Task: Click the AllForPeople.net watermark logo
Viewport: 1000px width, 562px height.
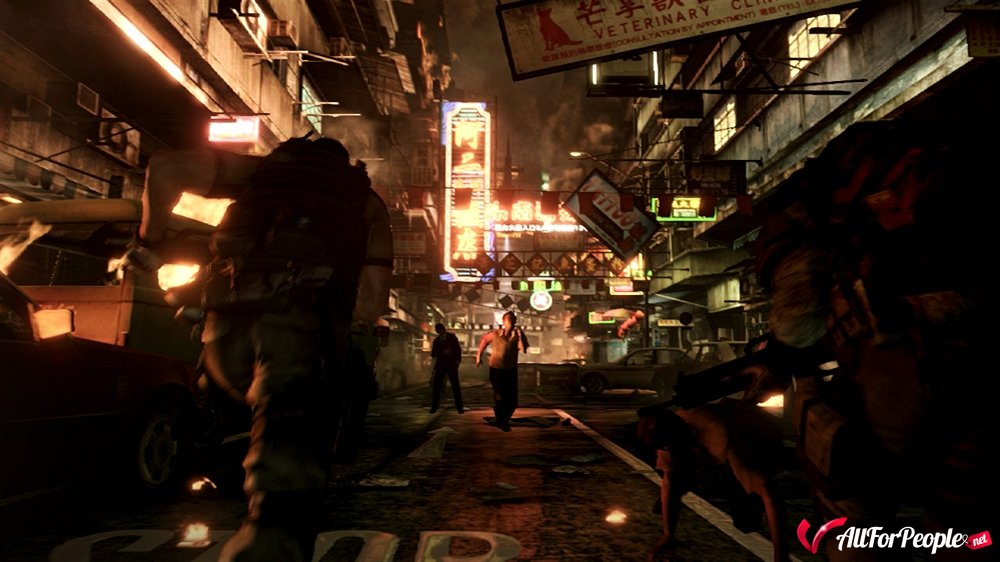Action: (893, 536)
